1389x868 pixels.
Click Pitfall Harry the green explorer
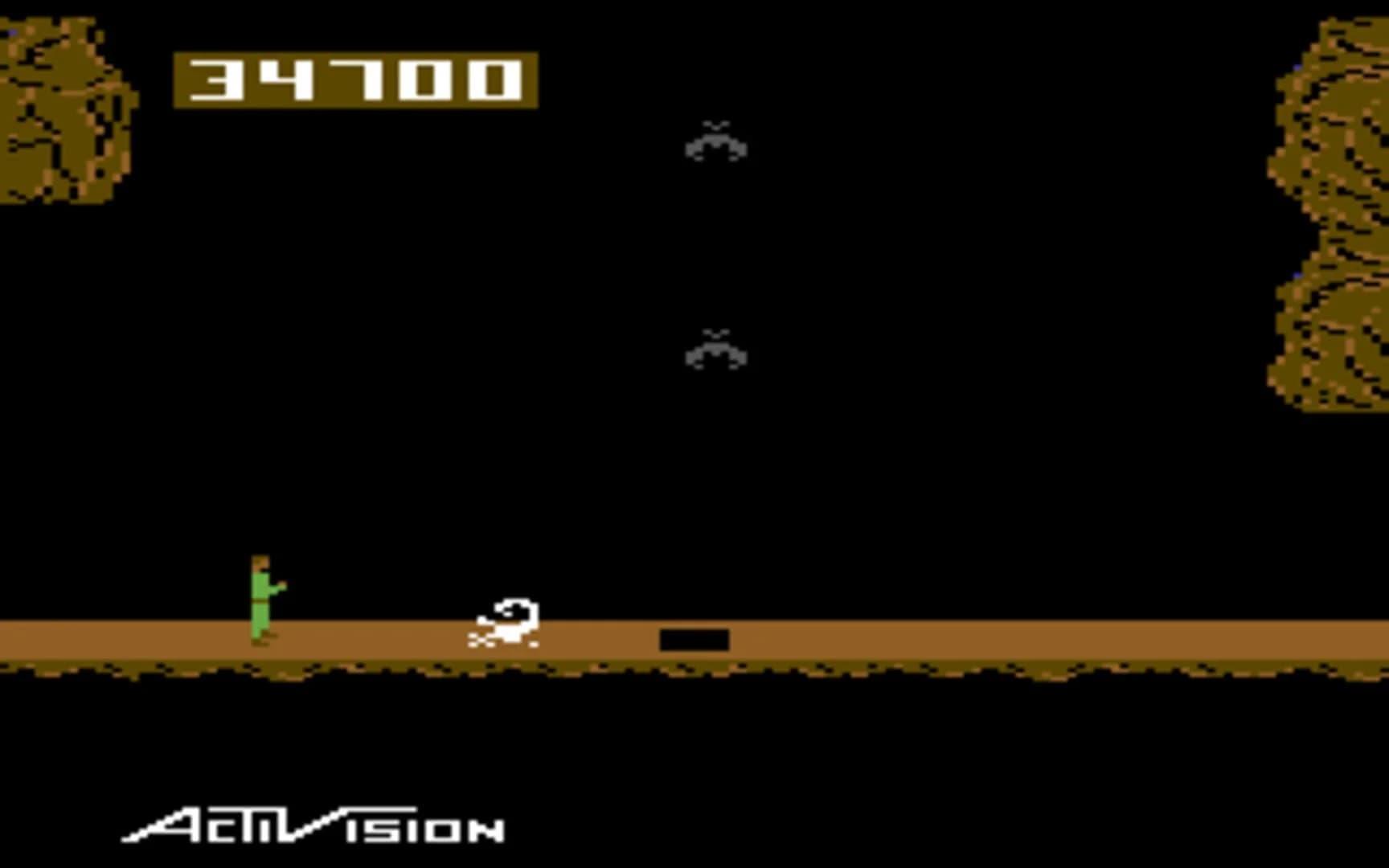[261, 603]
